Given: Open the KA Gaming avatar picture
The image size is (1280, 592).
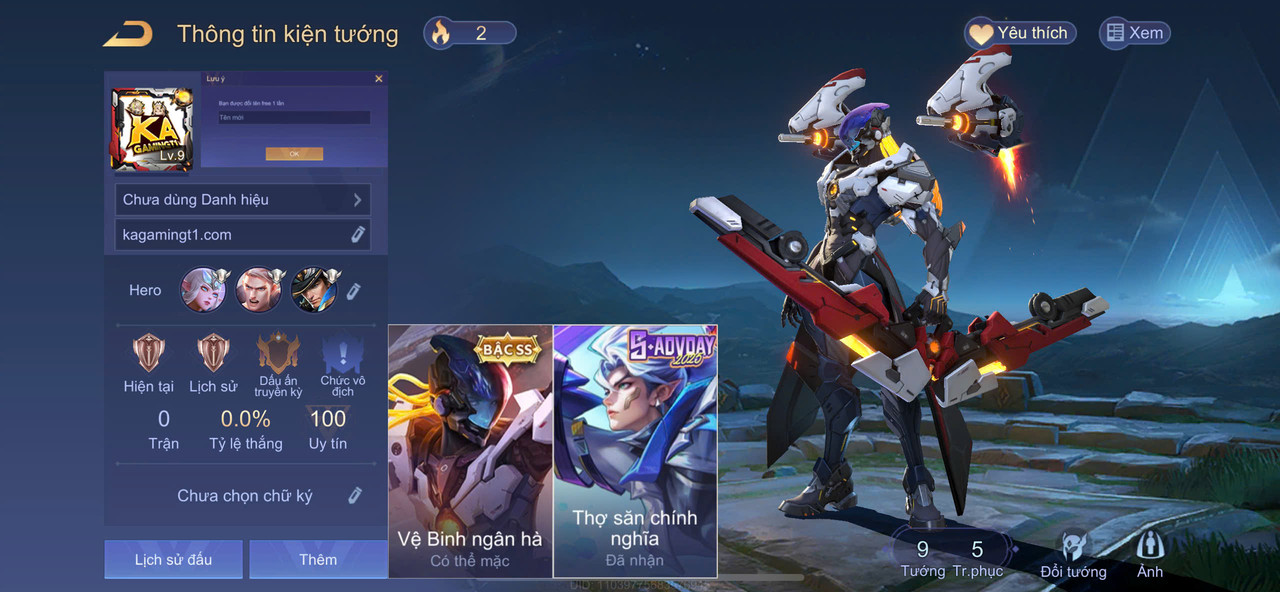Looking at the screenshot, I should click(151, 128).
